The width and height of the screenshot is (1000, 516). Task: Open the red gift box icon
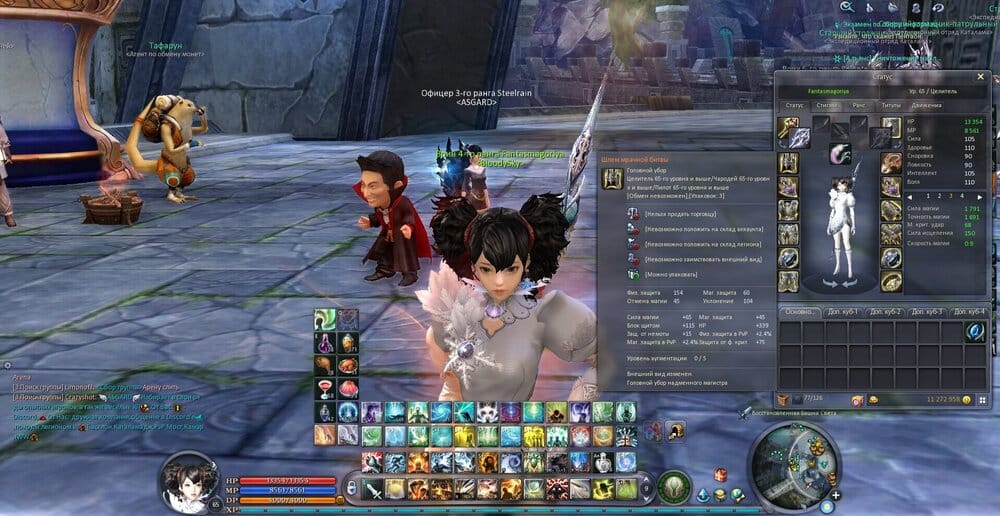tap(719, 475)
